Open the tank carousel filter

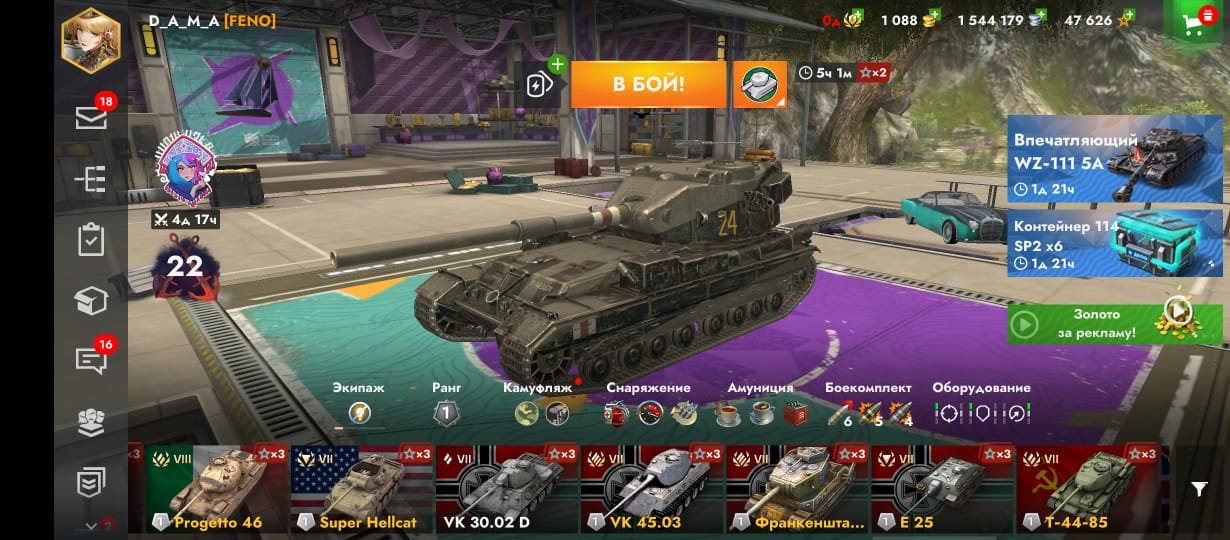1199,488
